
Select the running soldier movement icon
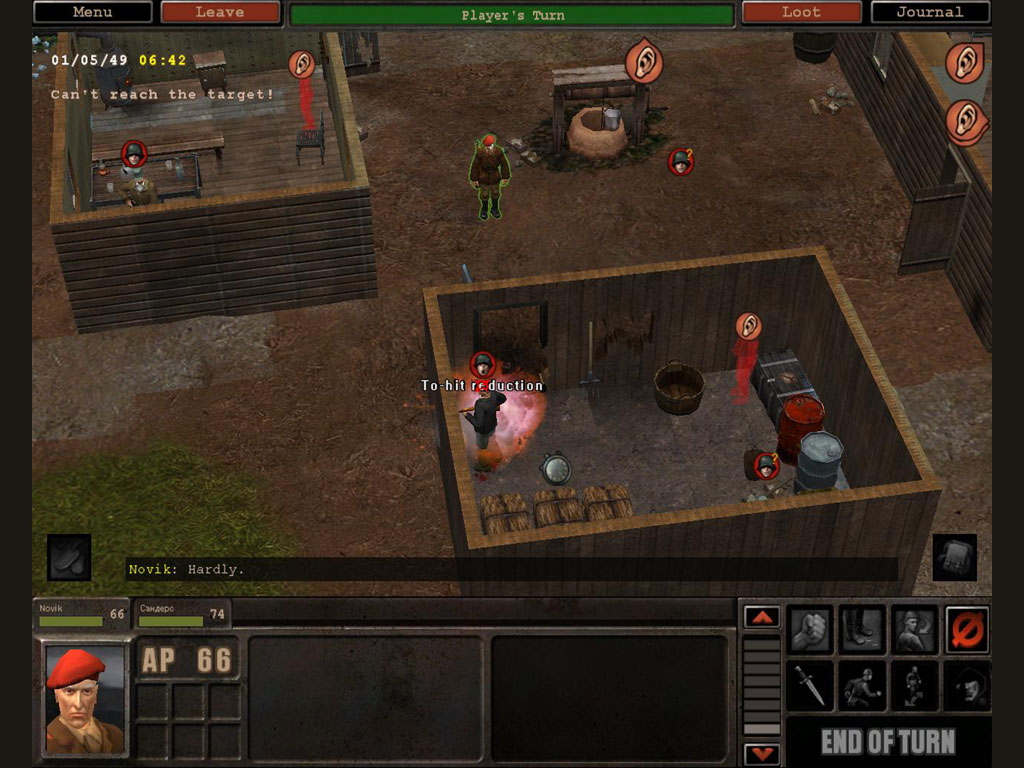[x=863, y=685]
